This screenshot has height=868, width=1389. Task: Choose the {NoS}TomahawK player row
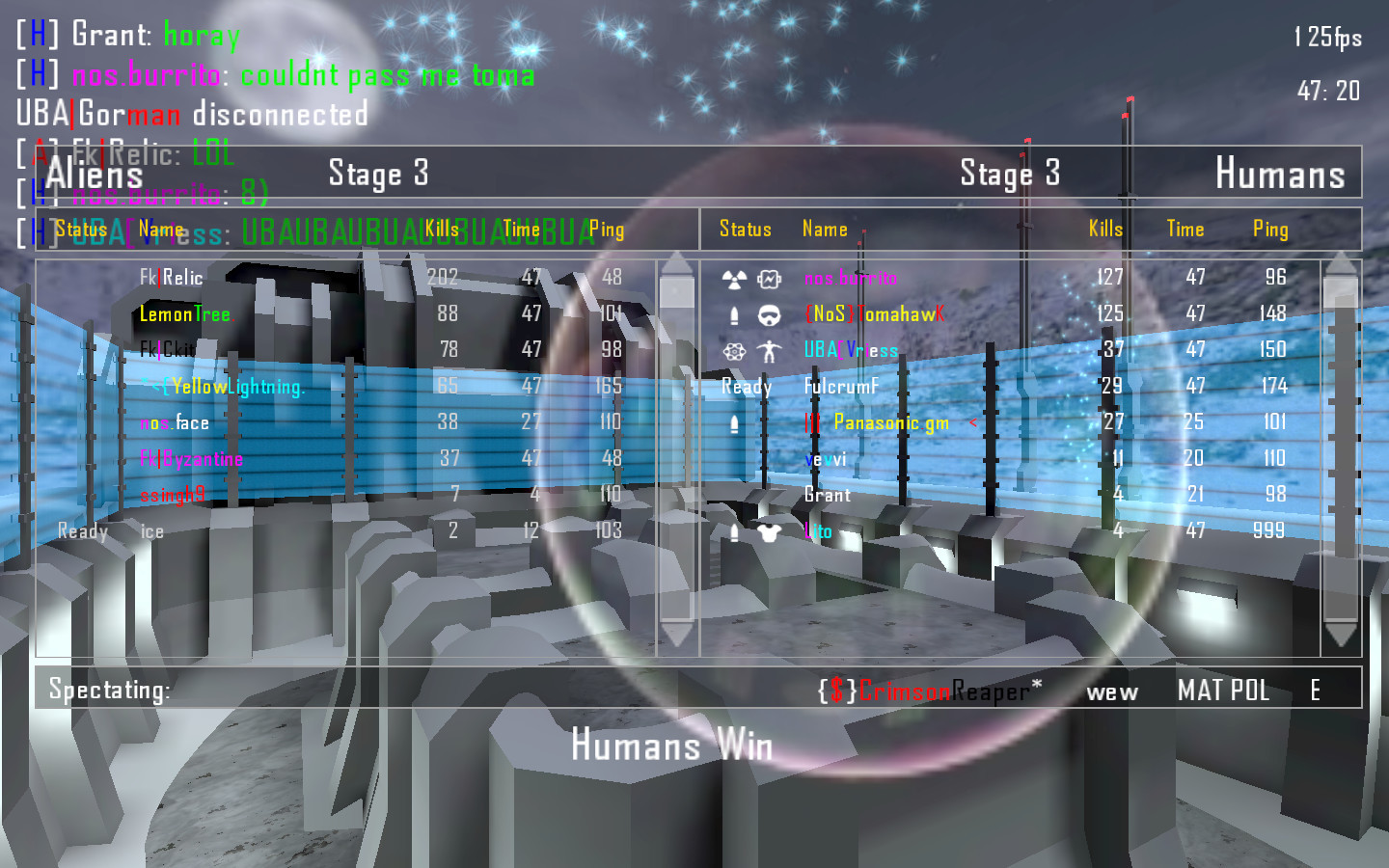874,314
